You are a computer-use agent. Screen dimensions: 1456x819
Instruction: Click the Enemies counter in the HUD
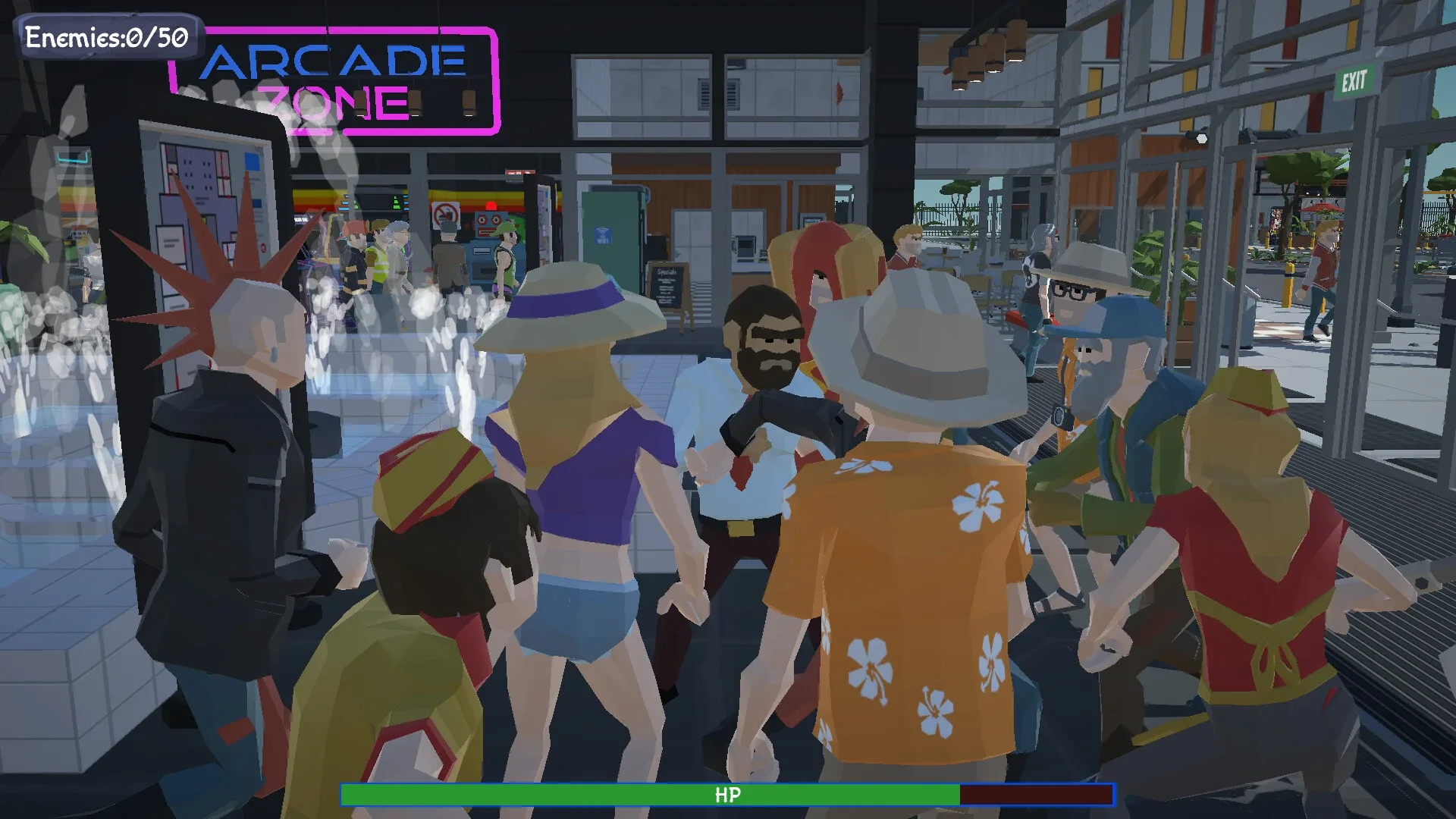(x=106, y=36)
